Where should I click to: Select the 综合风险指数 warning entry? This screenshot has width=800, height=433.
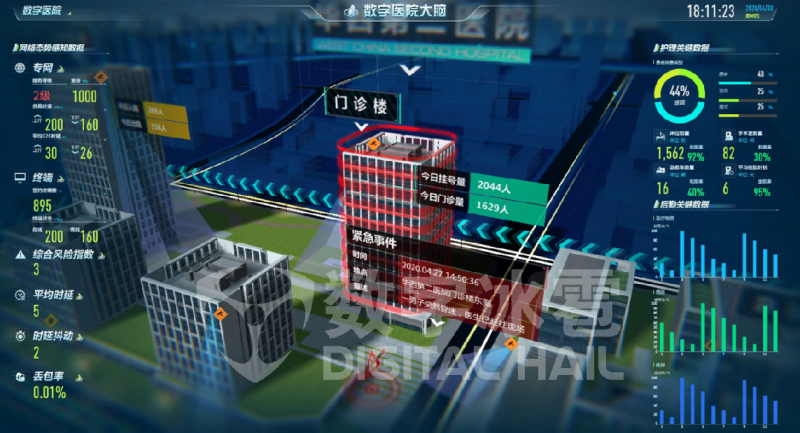(58, 254)
